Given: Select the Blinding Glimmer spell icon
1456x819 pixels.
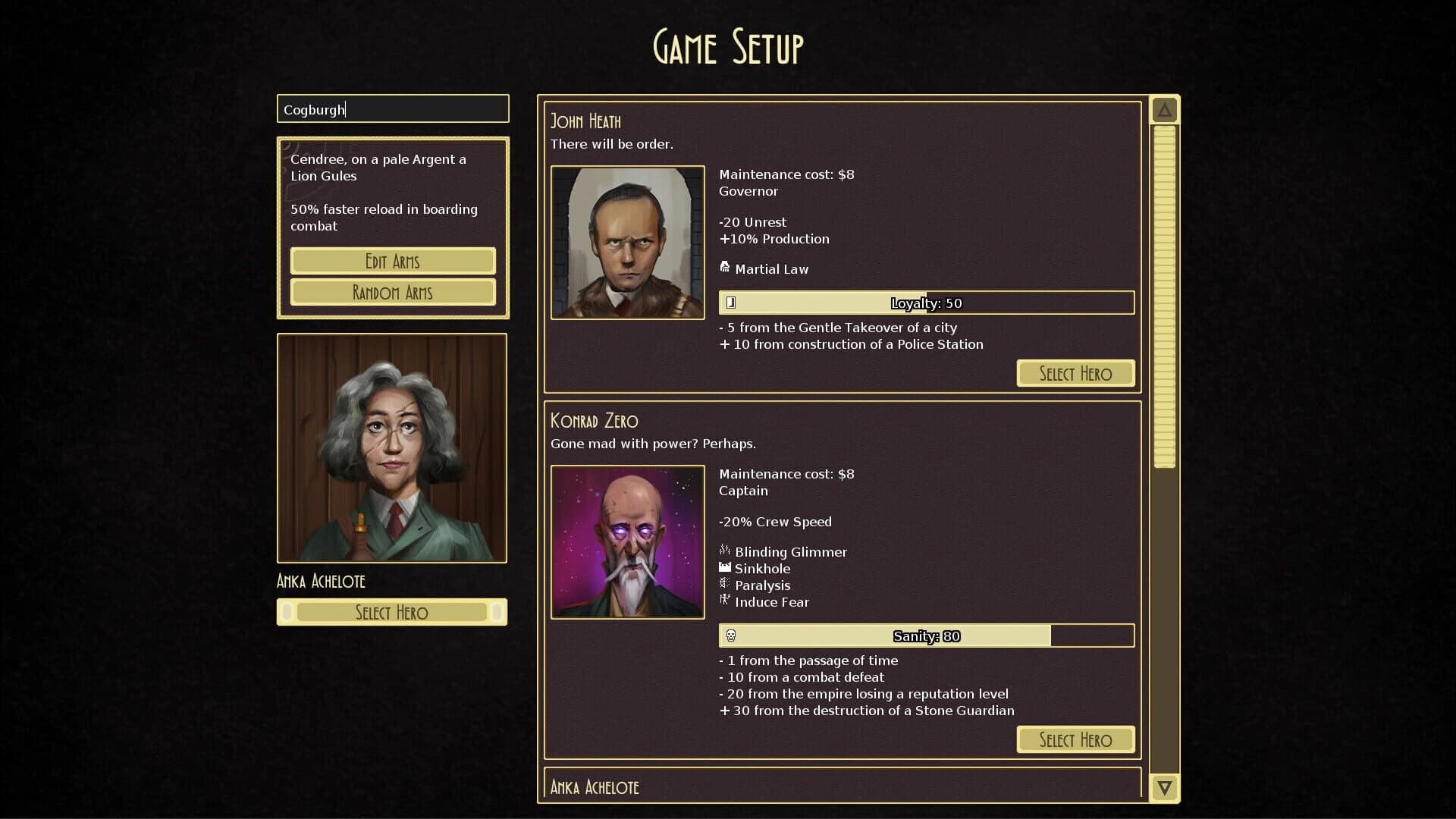Looking at the screenshot, I should [725, 551].
